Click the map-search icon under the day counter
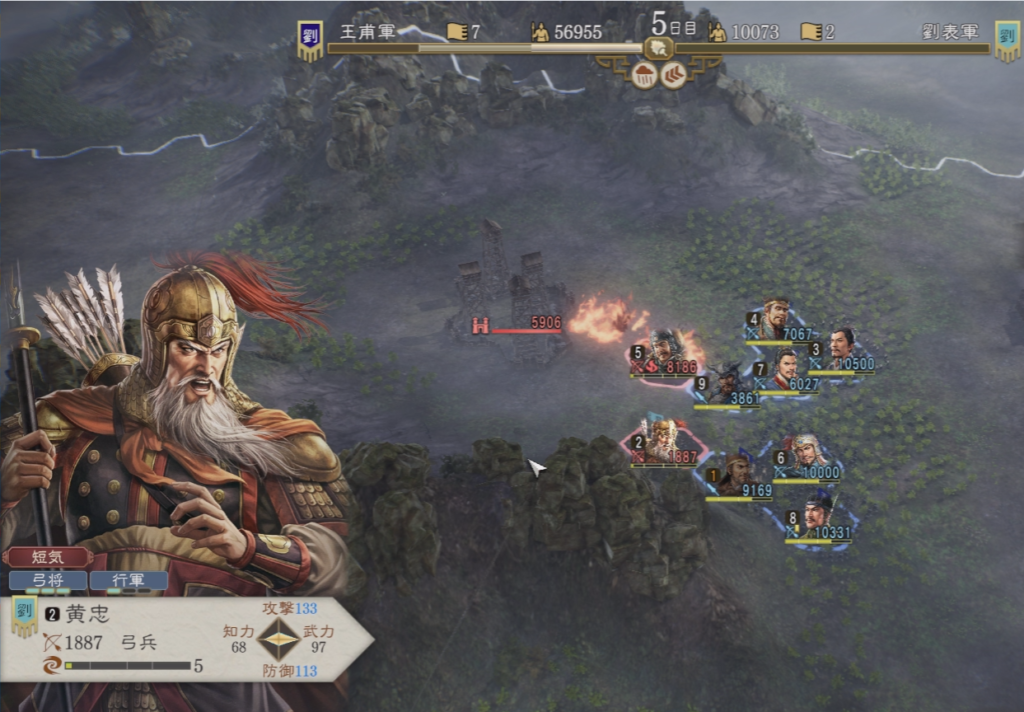Image resolution: width=1024 pixels, height=712 pixels. 658,46
